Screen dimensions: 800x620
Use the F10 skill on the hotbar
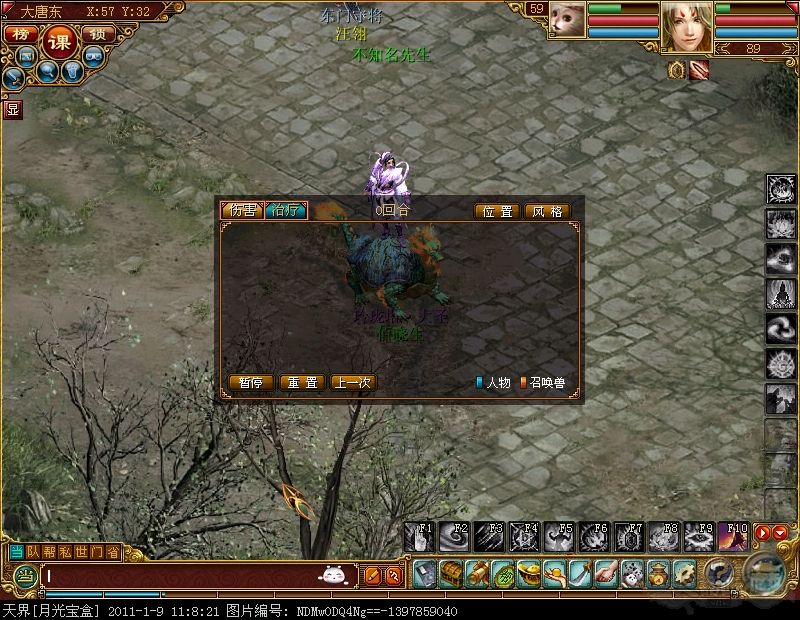coord(735,537)
